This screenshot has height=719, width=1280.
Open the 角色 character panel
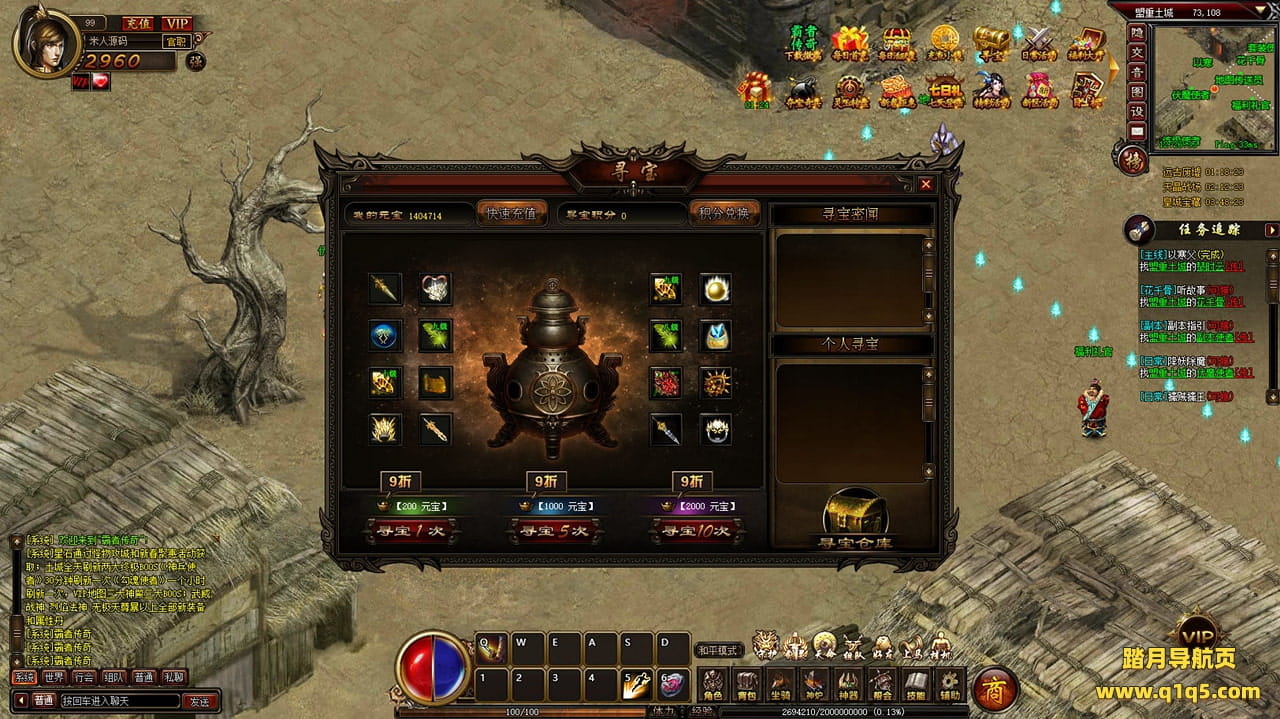pos(712,686)
